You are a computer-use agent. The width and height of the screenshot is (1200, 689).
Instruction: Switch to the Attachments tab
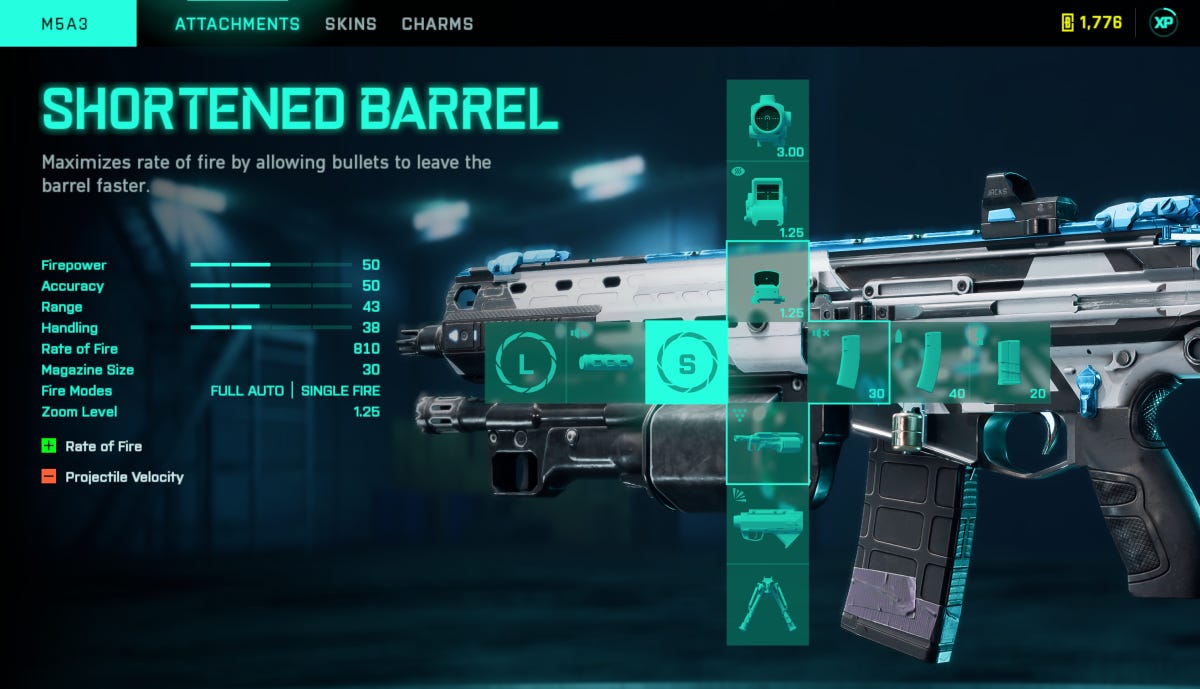[237, 23]
